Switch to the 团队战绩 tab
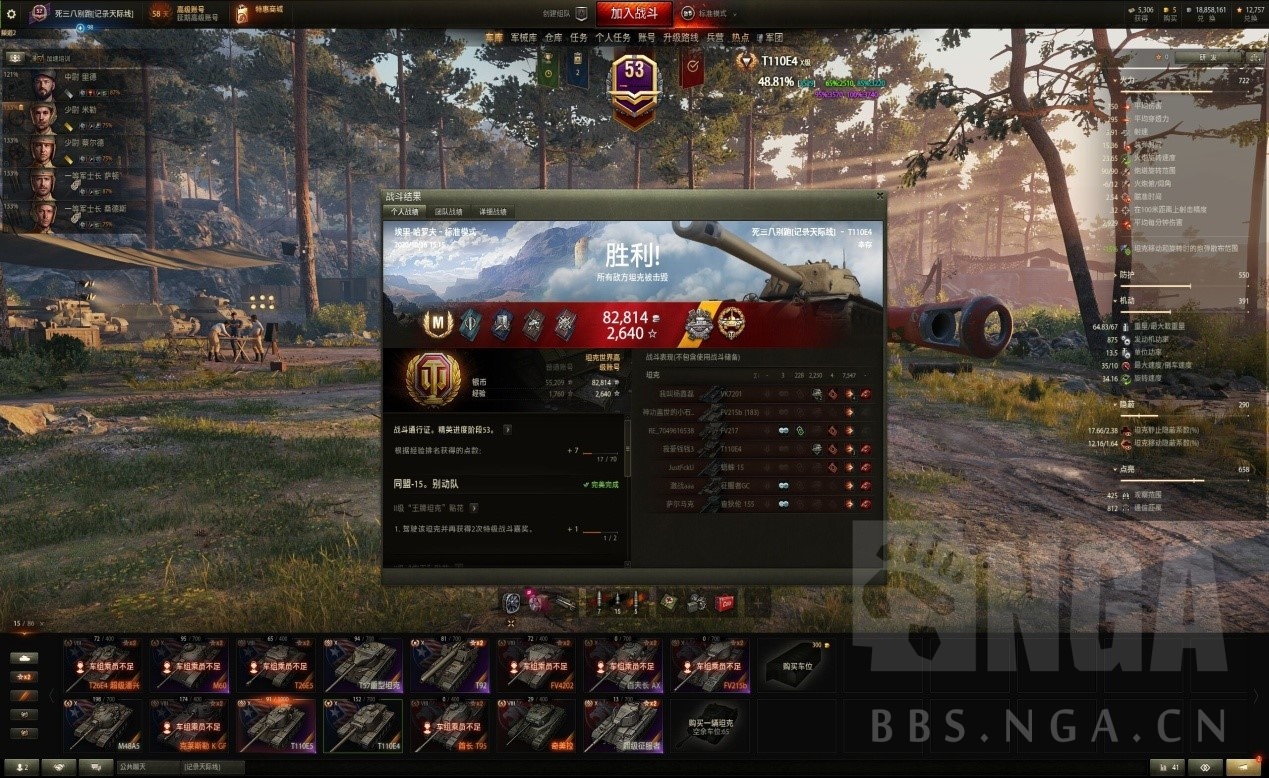 pos(448,212)
